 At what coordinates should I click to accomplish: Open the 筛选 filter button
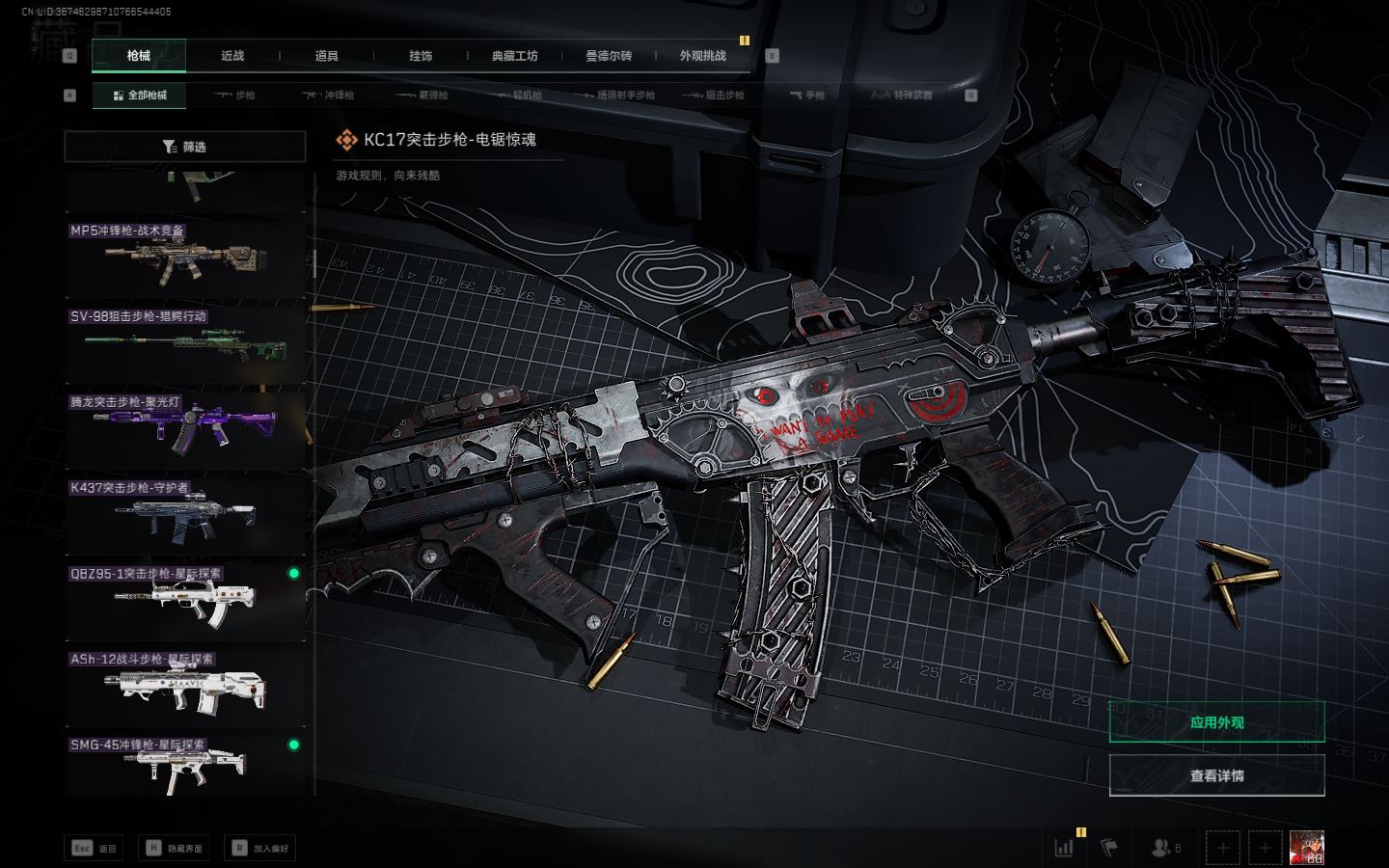184,147
